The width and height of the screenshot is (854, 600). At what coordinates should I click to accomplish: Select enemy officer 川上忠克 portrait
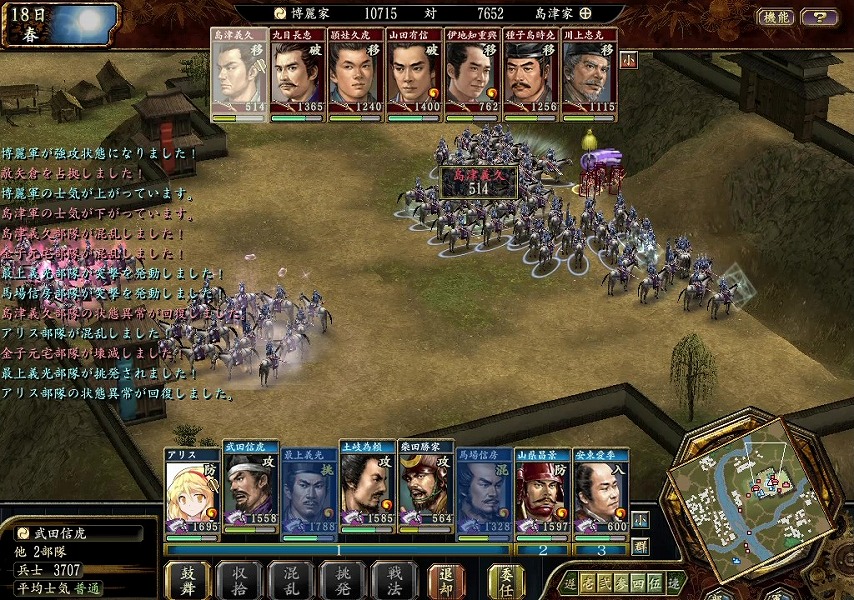pyautogui.click(x=588, y=77)
